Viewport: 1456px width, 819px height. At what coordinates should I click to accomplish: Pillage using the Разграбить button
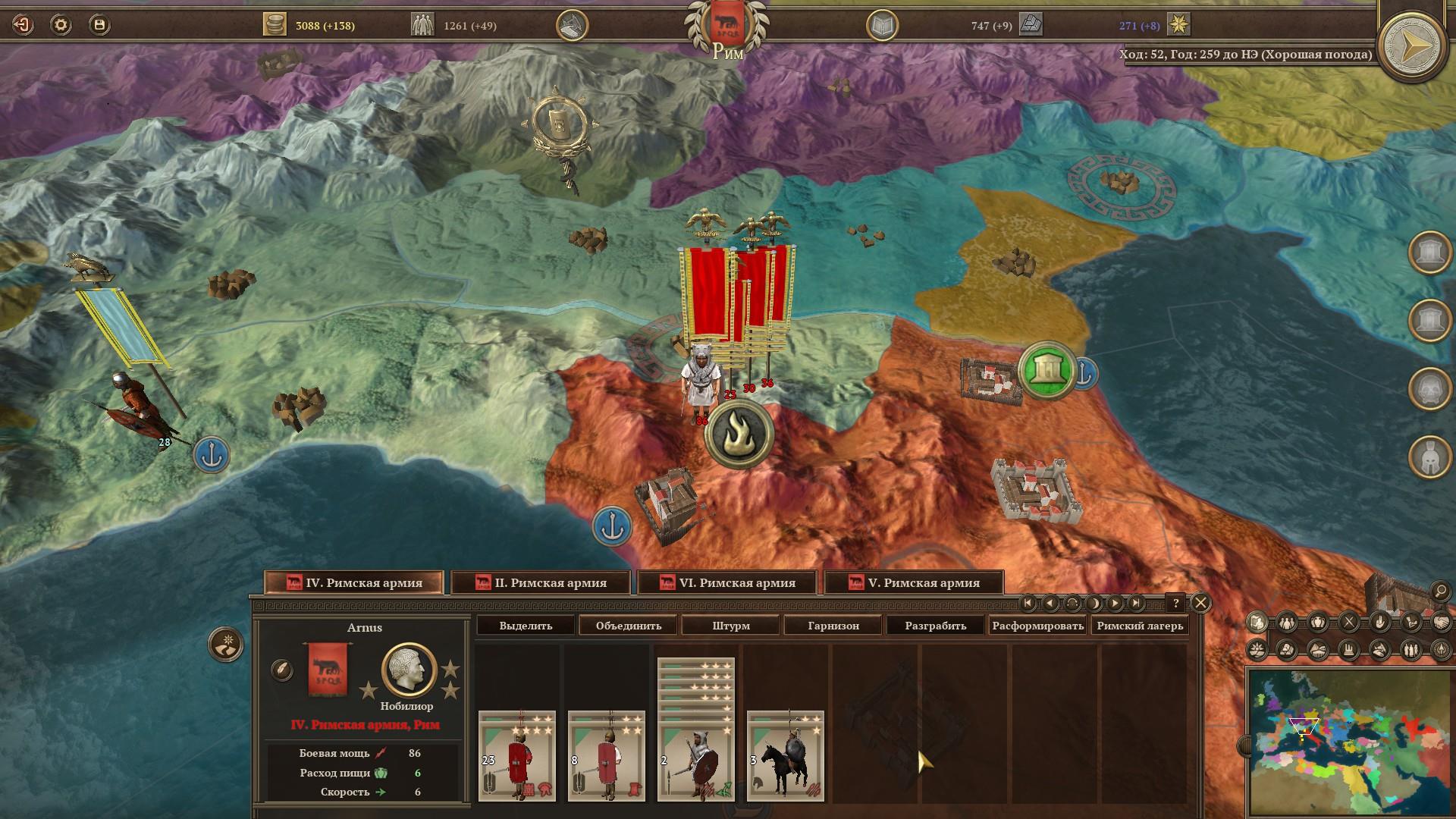coord(936,626)
